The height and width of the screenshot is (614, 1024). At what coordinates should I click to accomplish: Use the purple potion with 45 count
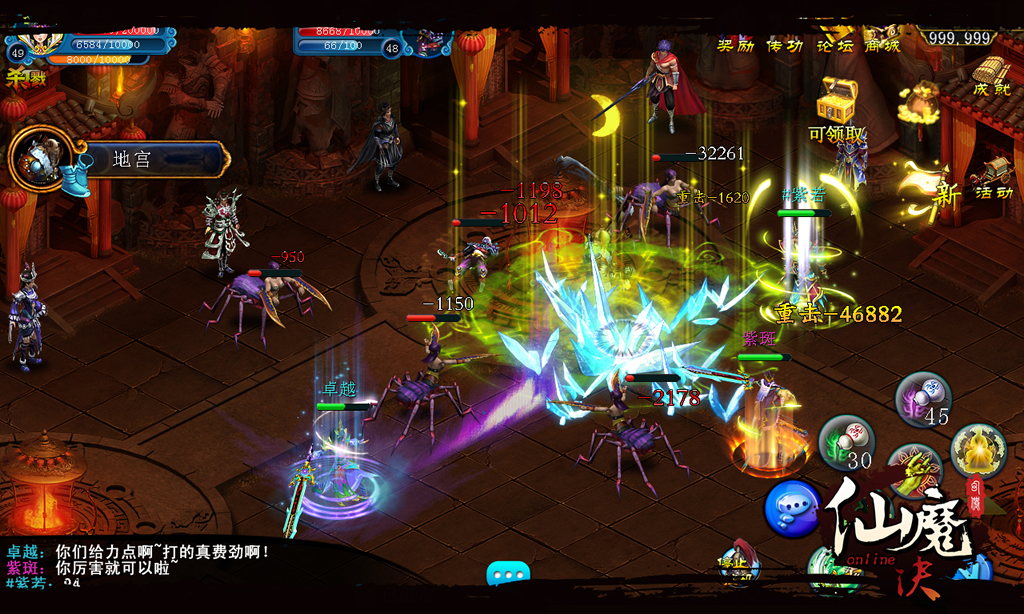(923, 398)
